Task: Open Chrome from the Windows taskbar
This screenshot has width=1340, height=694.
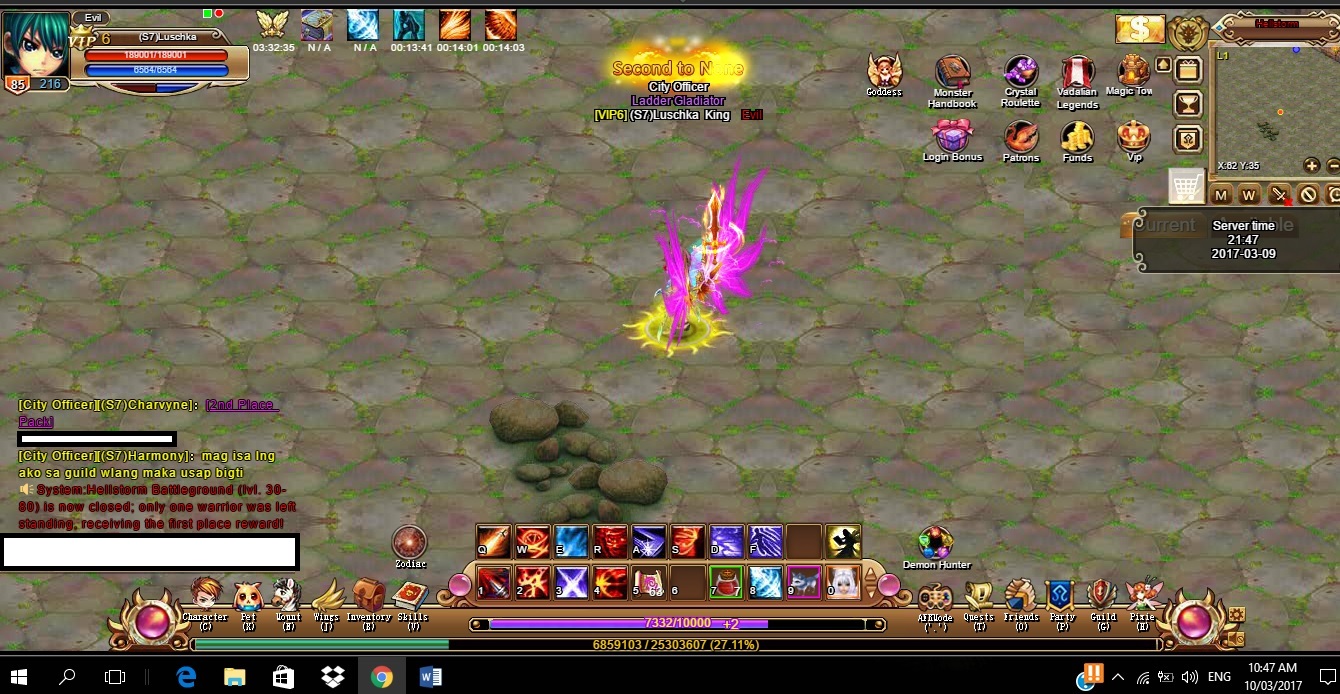Action: click(381, 677)
